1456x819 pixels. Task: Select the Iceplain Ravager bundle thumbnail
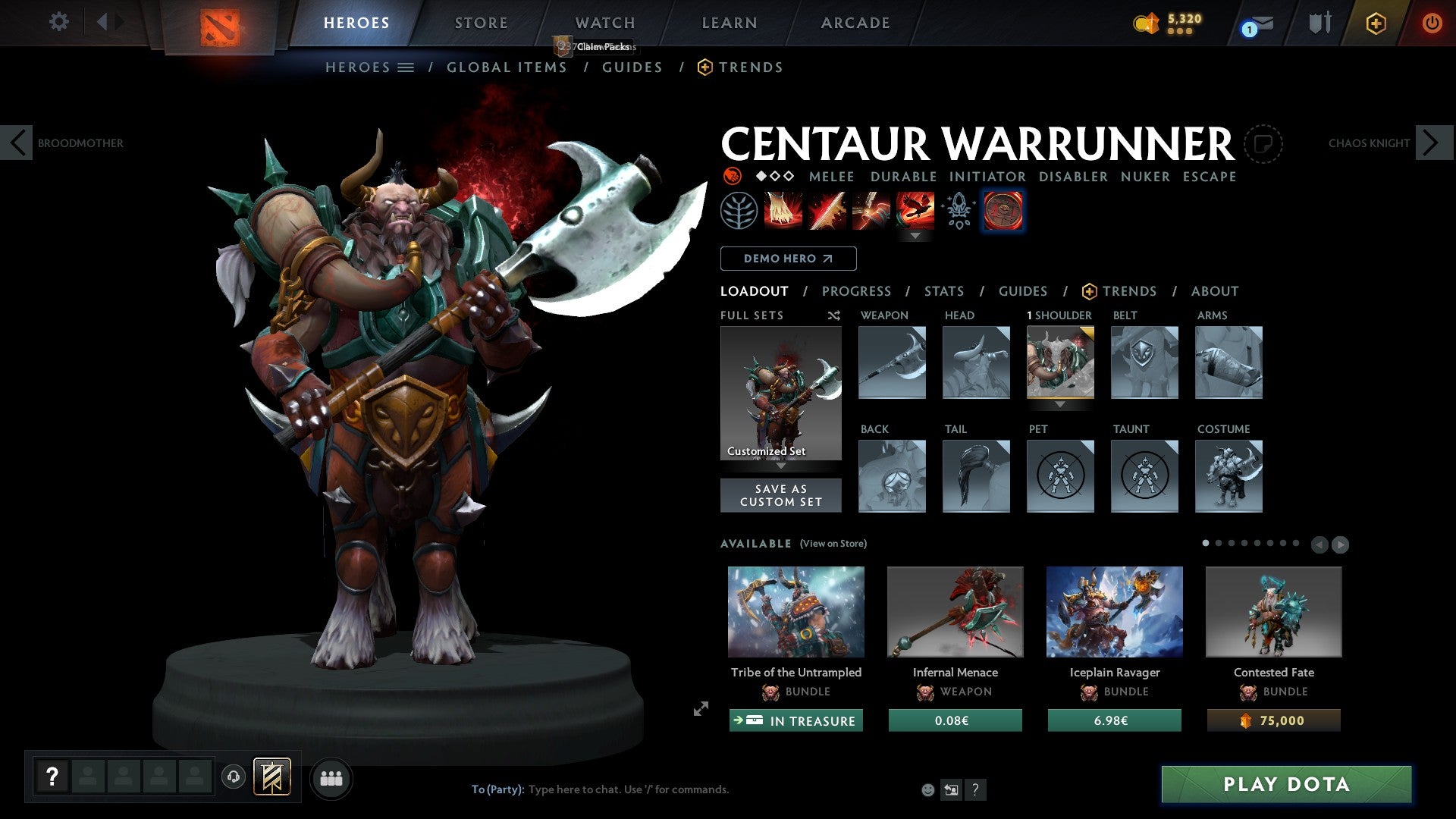[1113, 612]
